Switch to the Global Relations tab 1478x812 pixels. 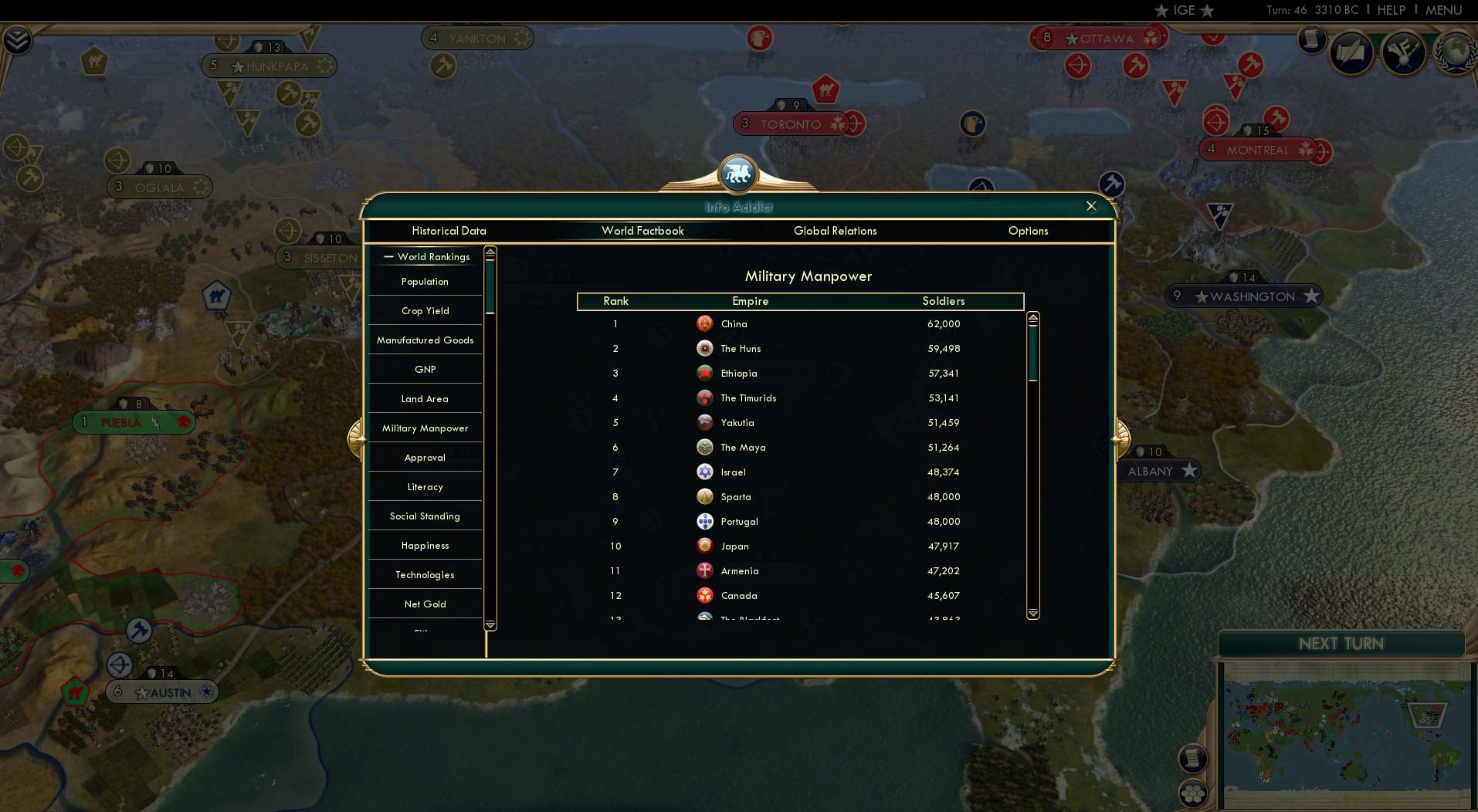click(x=836, y=231)
